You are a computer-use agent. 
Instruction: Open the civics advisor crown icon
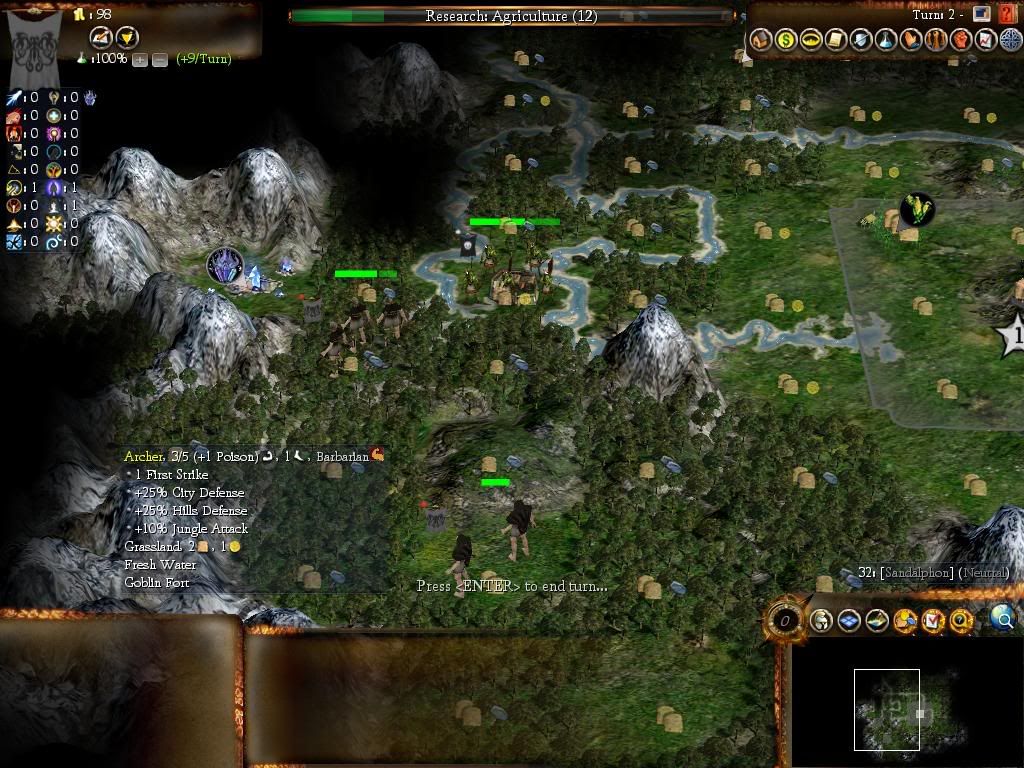point(811,40)
